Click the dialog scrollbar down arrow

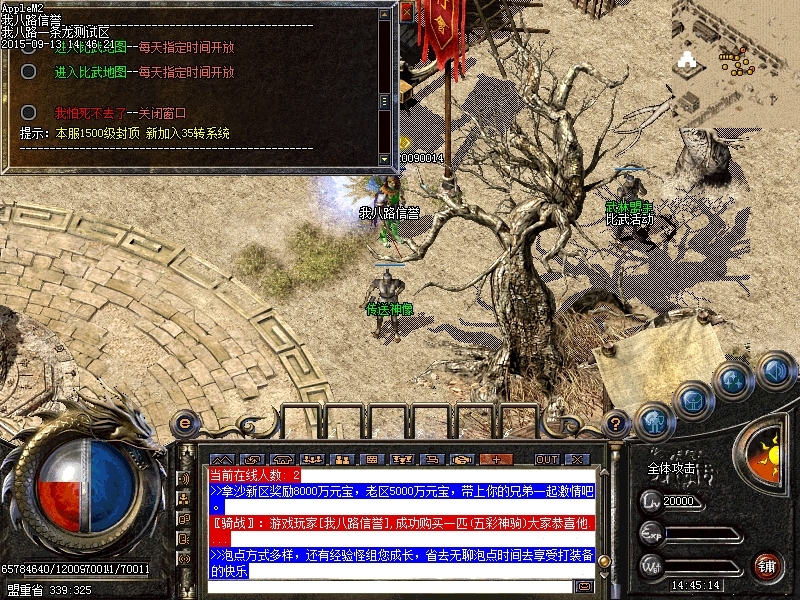(384, 159)
